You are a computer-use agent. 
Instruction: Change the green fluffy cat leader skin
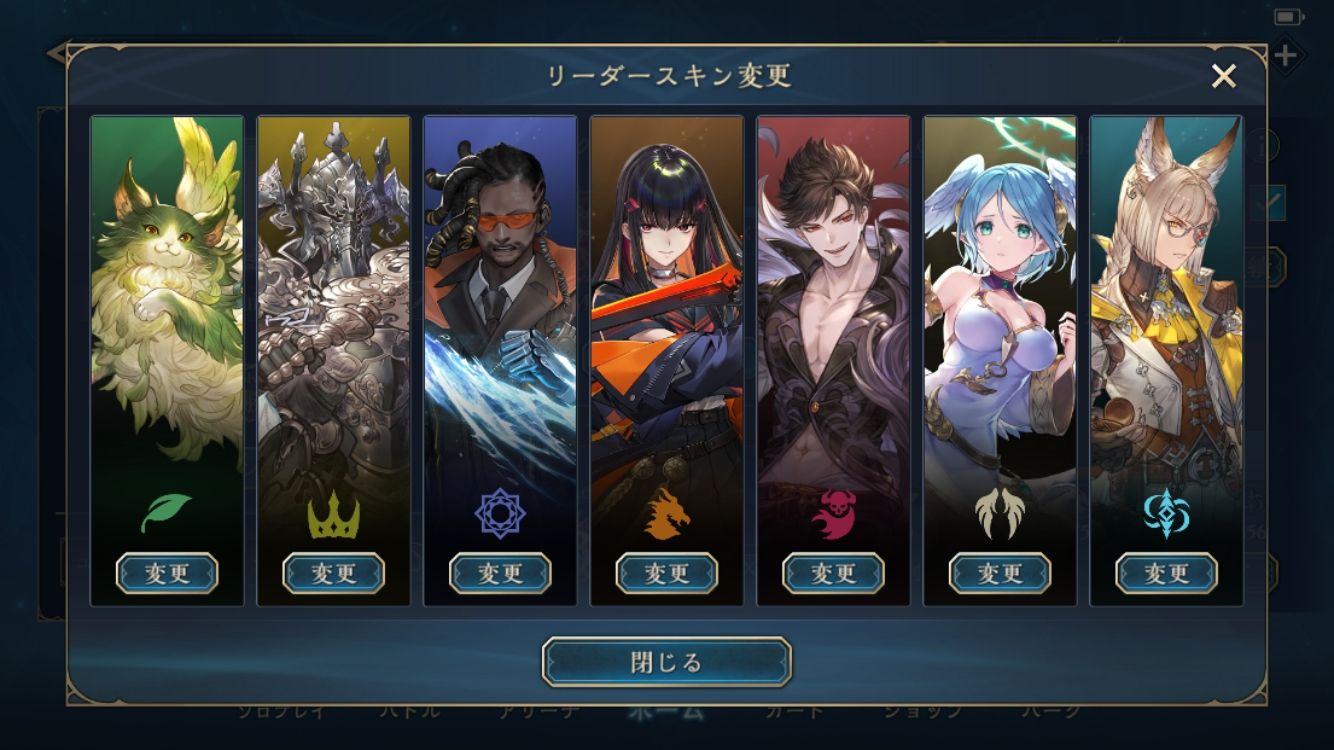(167, 573)
